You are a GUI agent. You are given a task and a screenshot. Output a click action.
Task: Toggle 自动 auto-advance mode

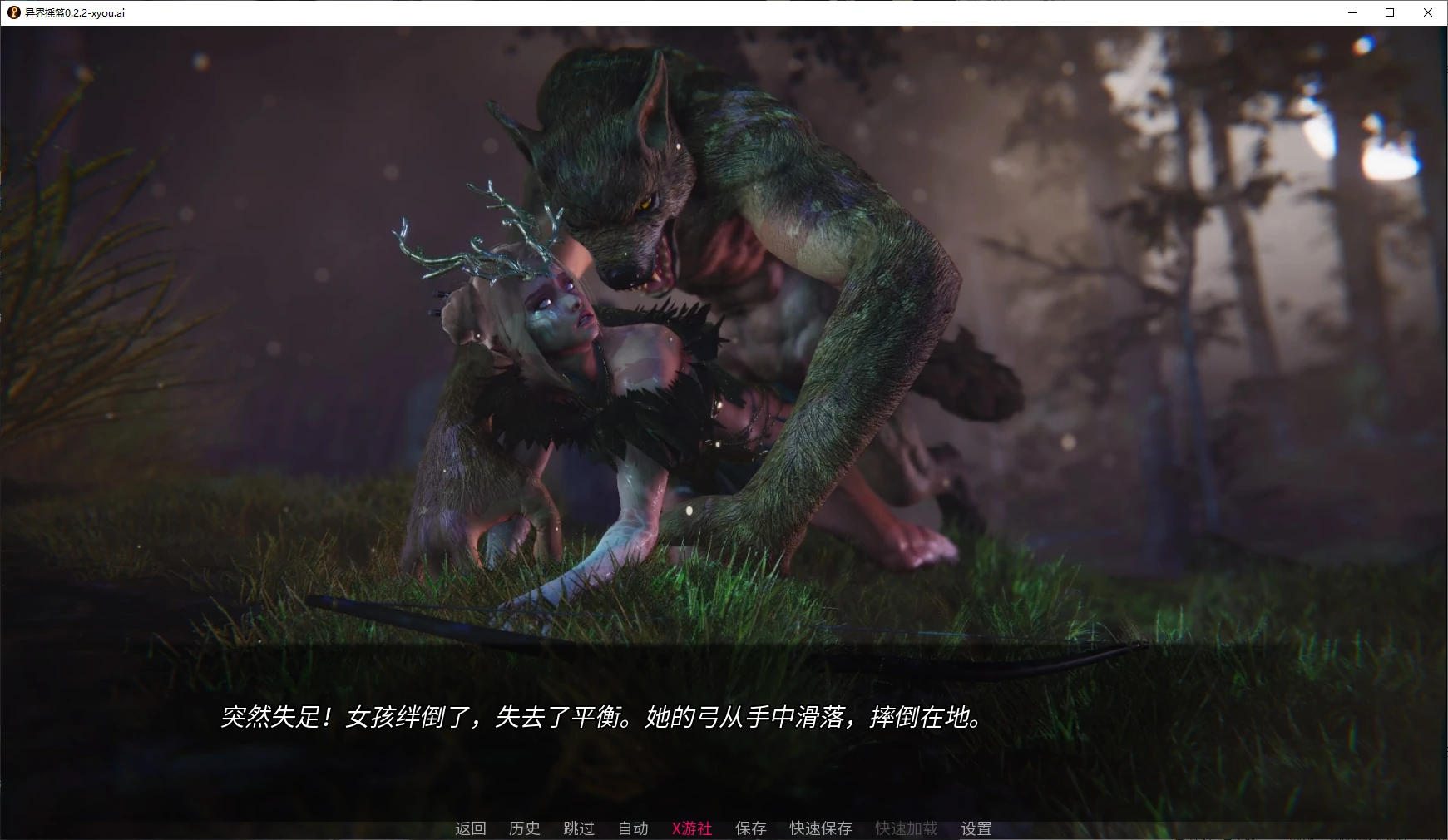(x=634, y=828)
